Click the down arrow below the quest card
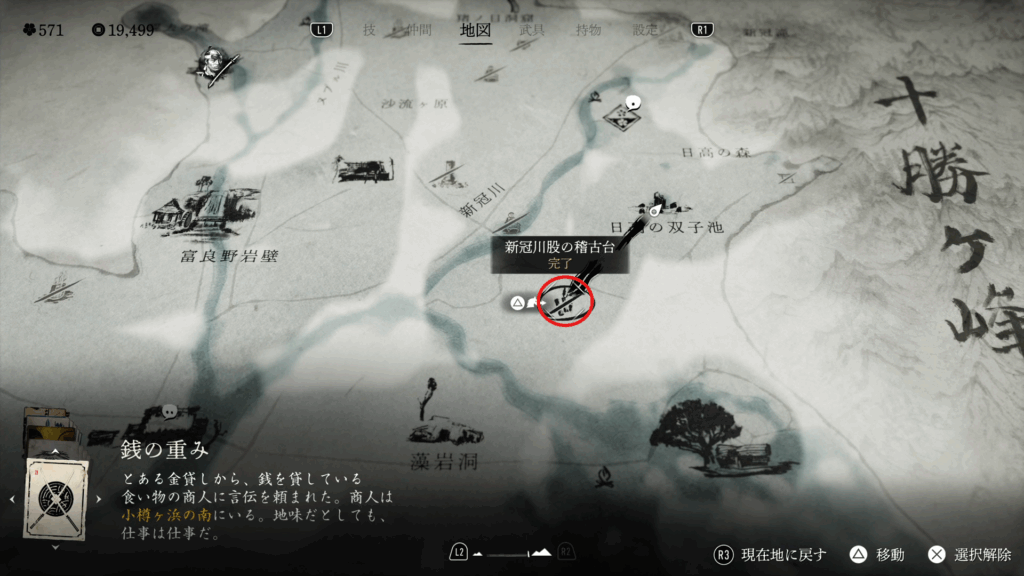The image size is (1024, 576). 56,547
